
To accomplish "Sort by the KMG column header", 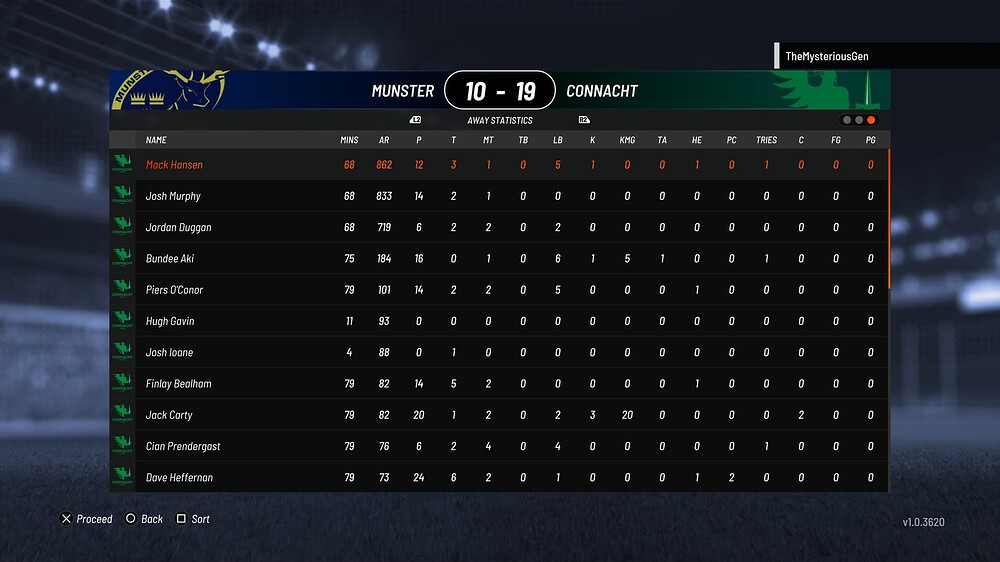I will pos(627,141).
